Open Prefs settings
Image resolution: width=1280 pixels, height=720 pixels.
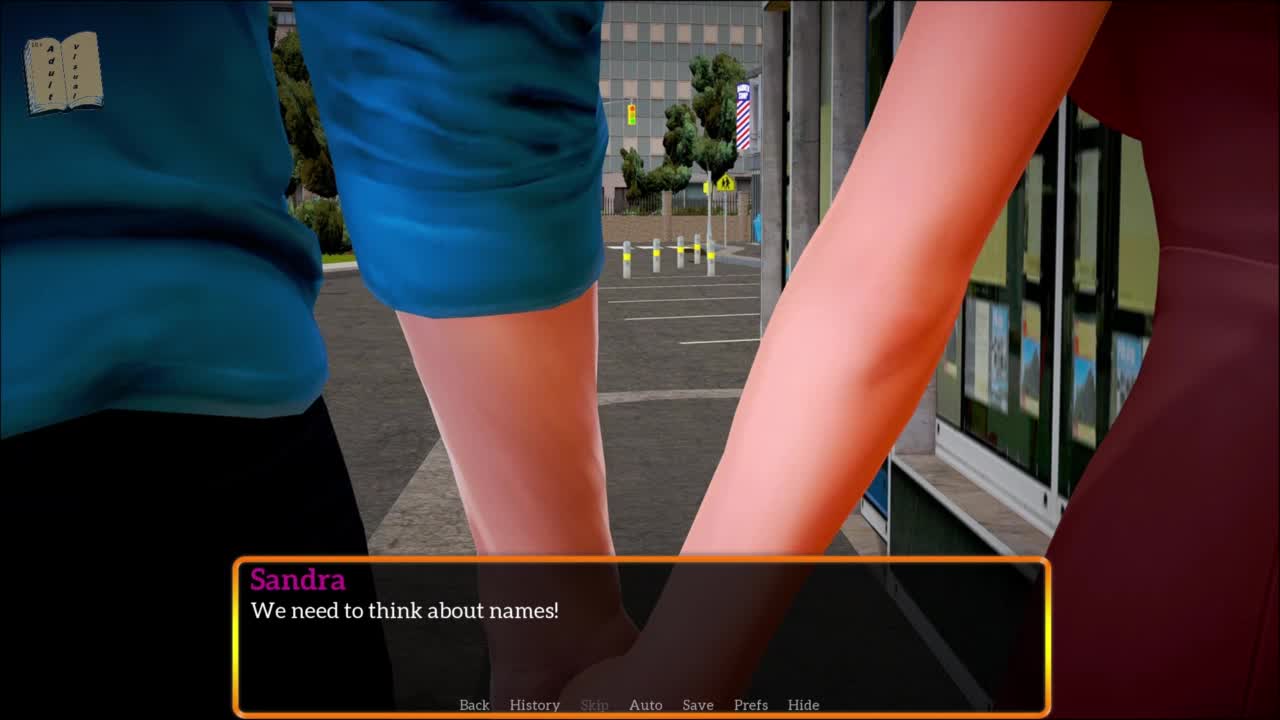tap(750, 705)
